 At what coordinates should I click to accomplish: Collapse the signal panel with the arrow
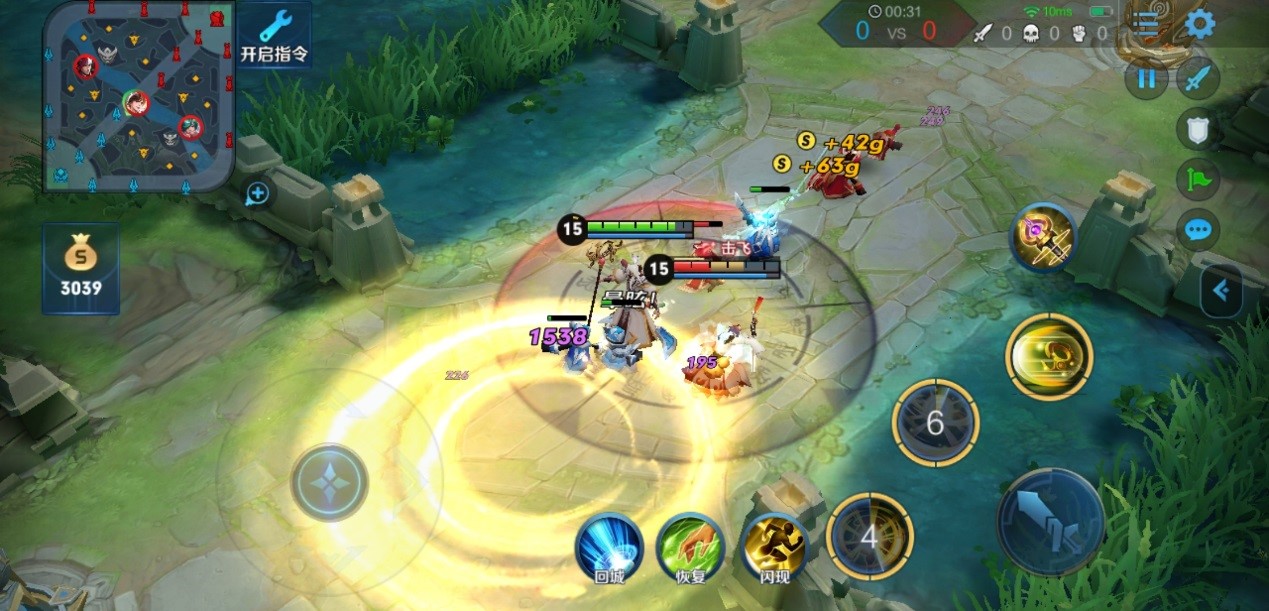pyautogui.click(x=1222, y=291)
